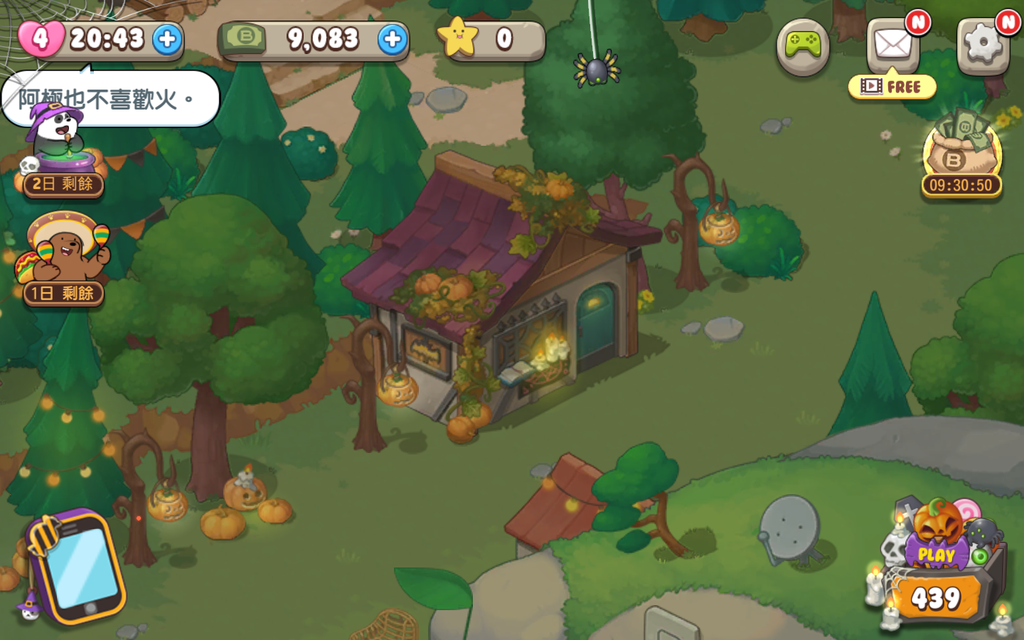Open the yellow star counter
The width and height of the screenshot is (1024, 640).
(x=489, y=39)
